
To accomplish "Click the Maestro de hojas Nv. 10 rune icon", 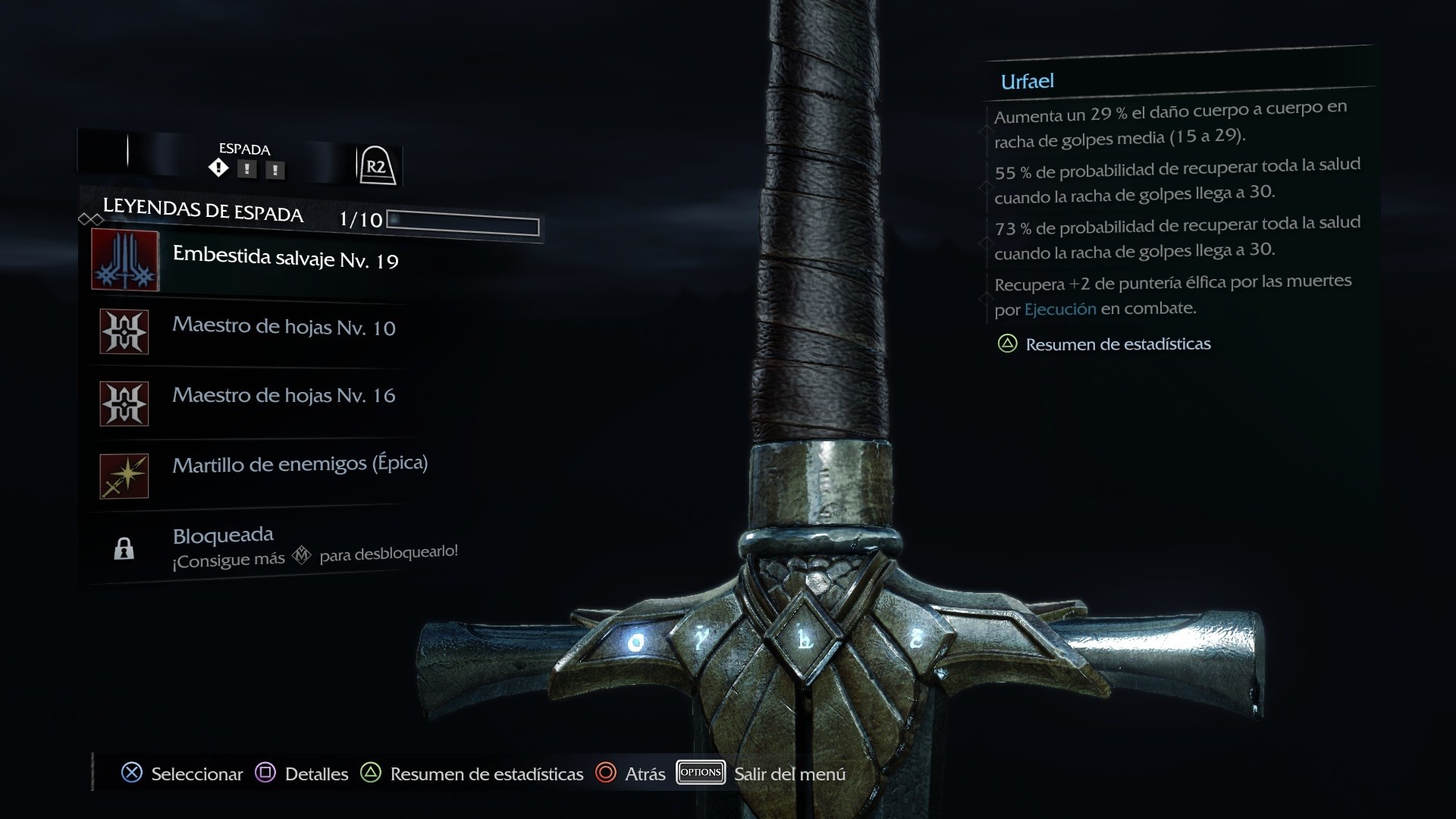I will click(124, 331).
